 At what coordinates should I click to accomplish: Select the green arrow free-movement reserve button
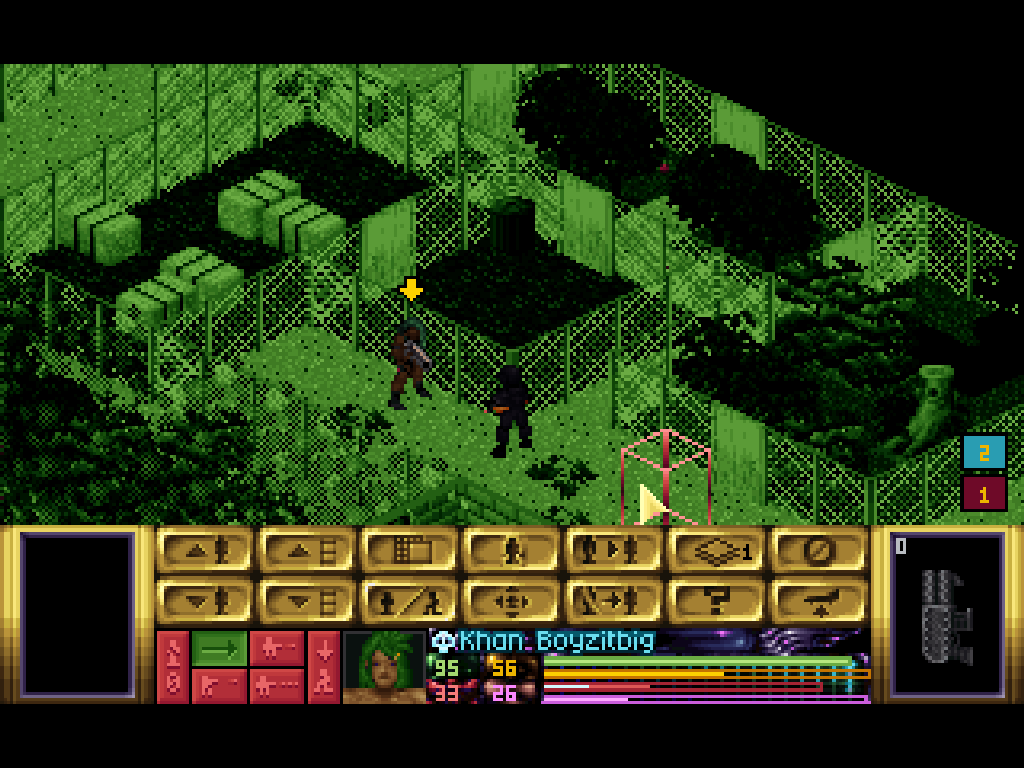219,648
